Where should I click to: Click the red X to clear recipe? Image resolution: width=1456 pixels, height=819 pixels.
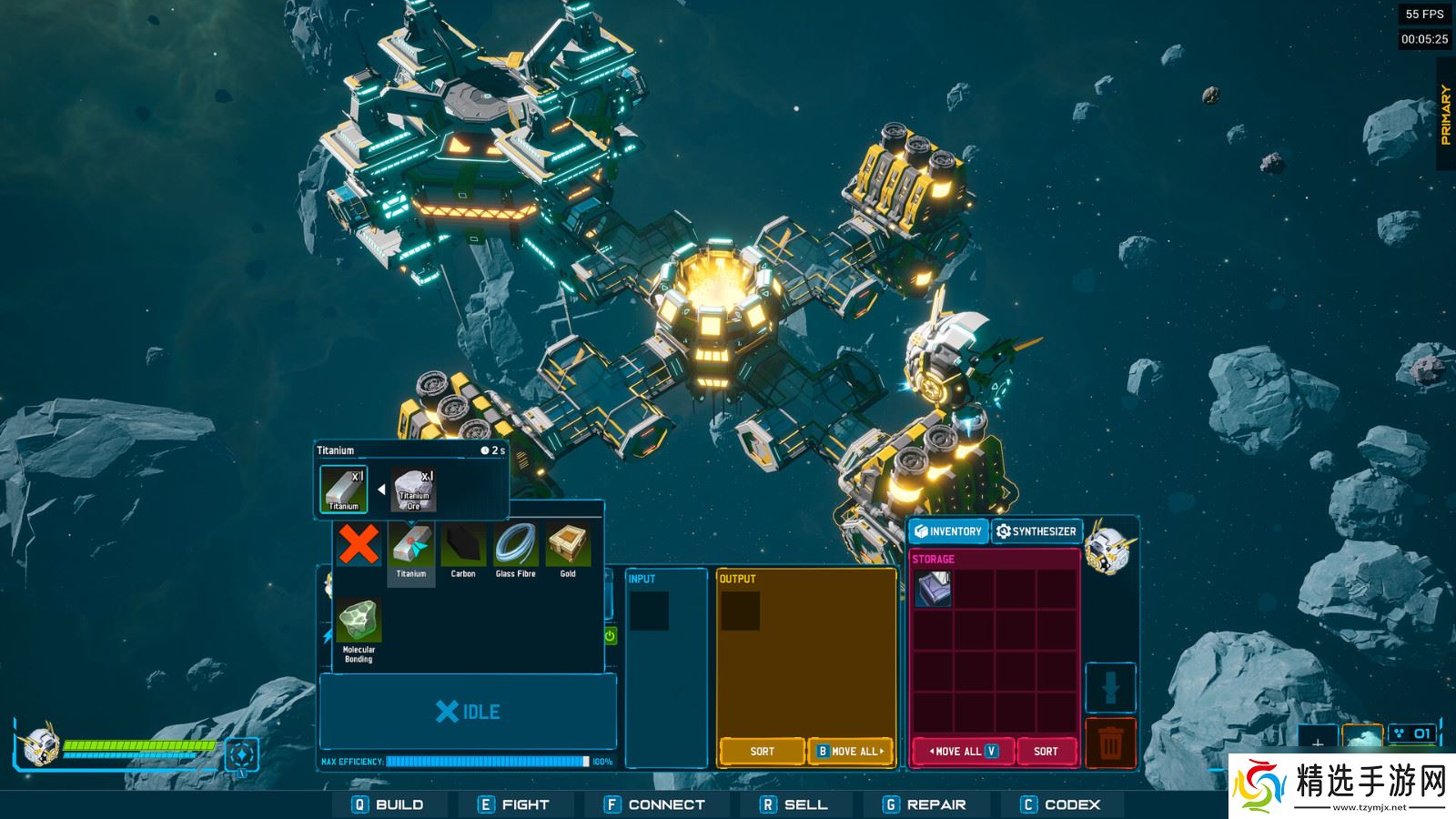359,546
